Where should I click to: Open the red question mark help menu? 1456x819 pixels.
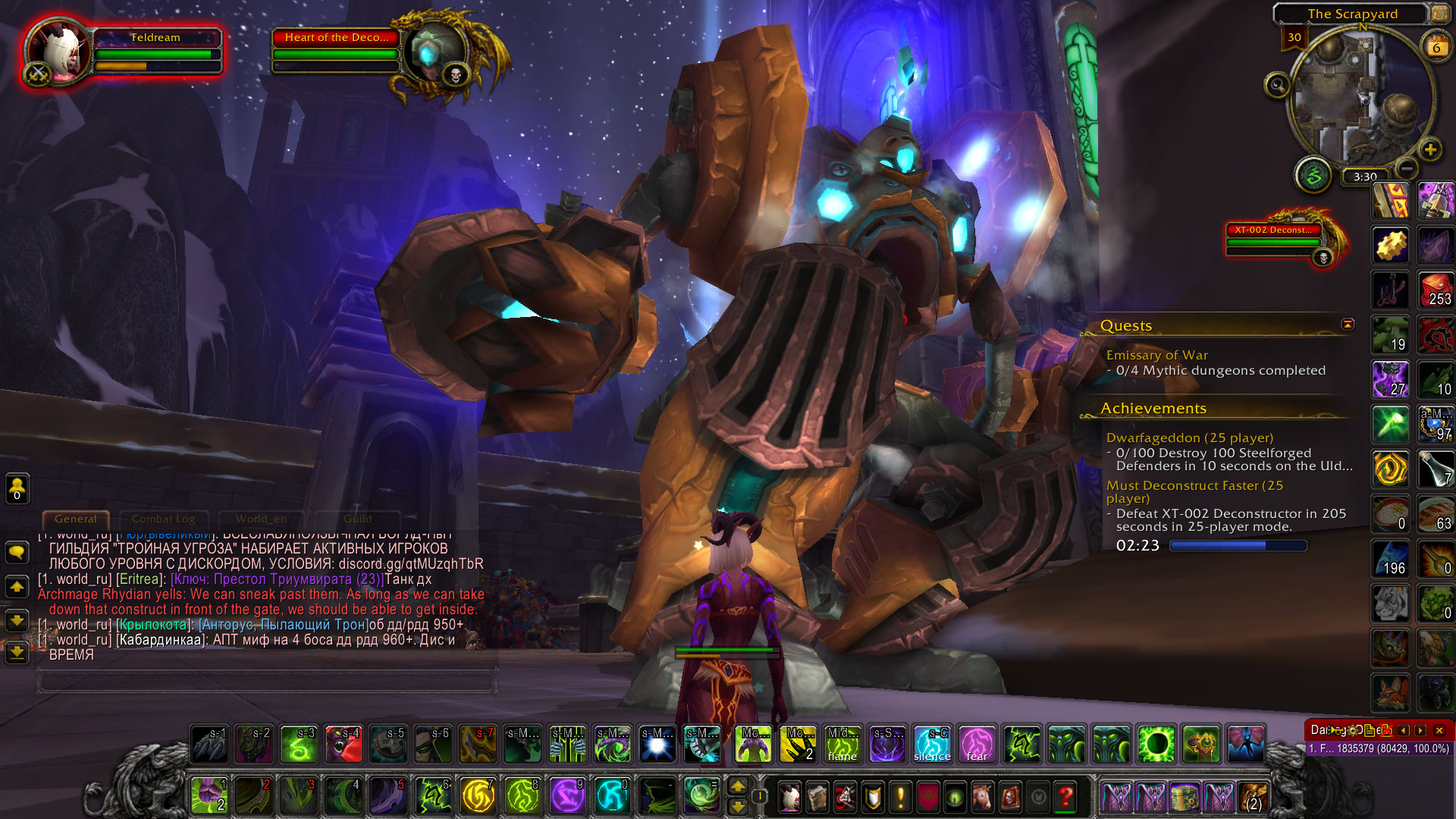coord(1065,797)
